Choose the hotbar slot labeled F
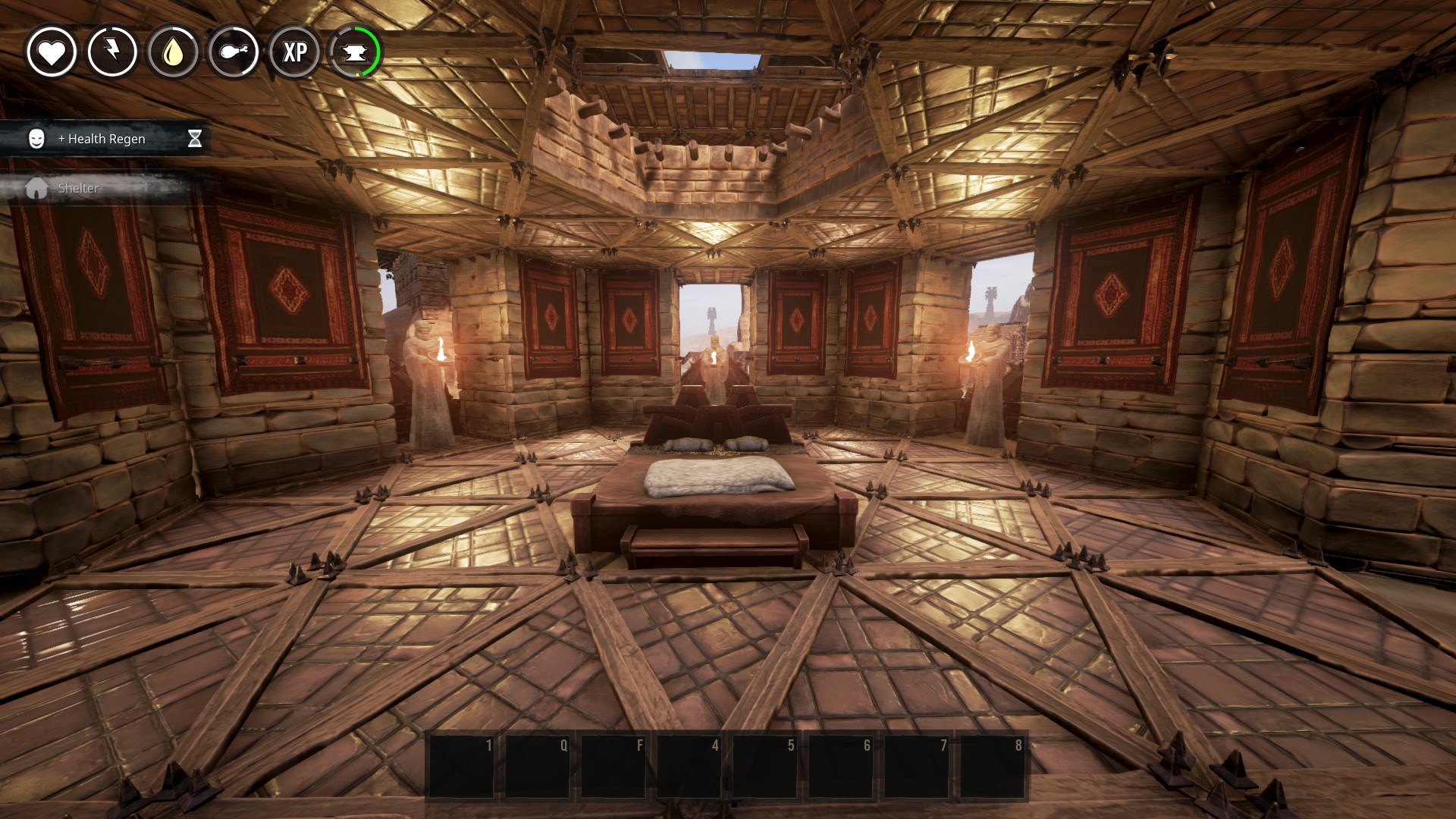The height and width of the screenshot is (819, 1456). 613,766
